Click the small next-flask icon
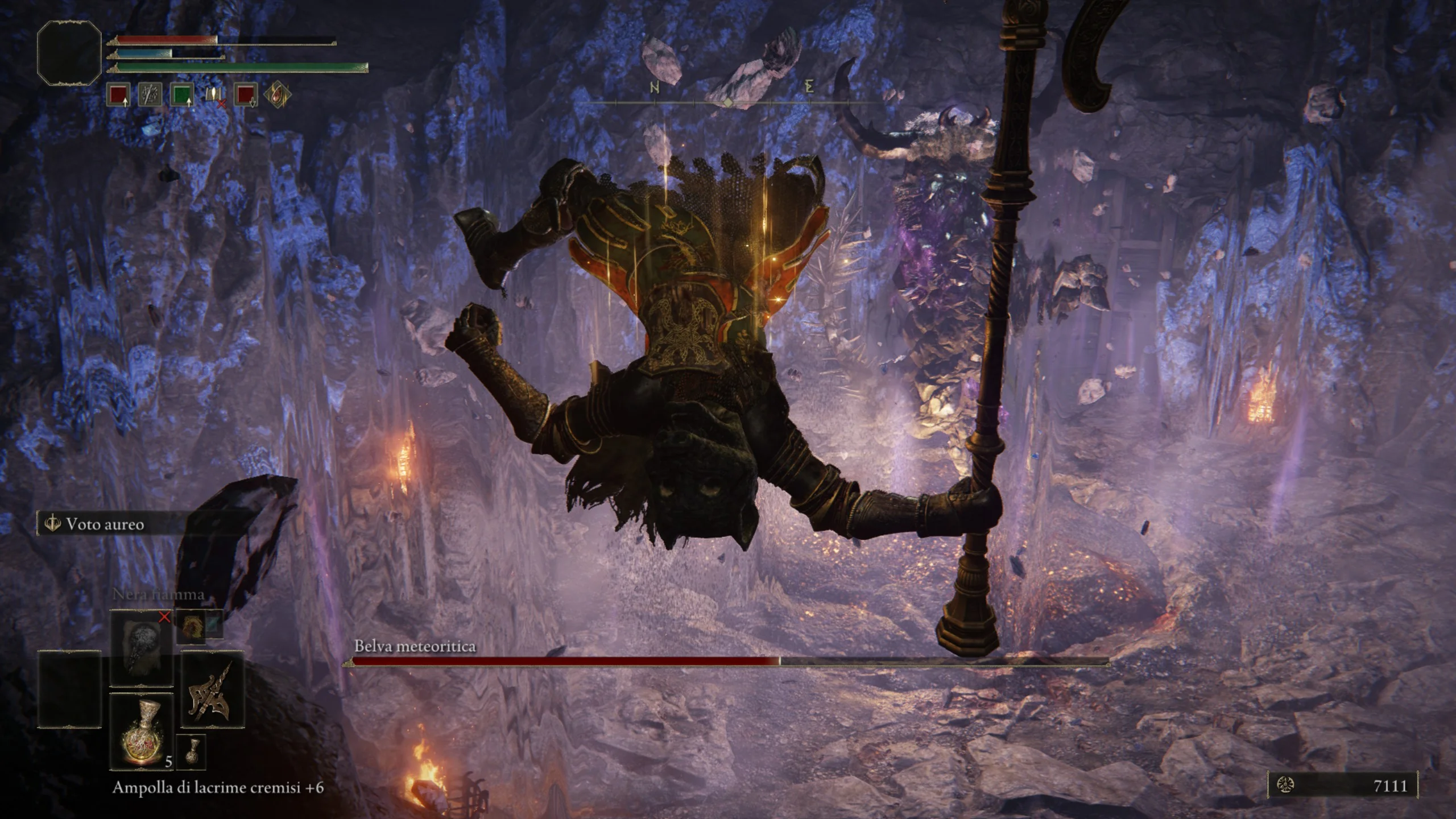 coord(191,752)
